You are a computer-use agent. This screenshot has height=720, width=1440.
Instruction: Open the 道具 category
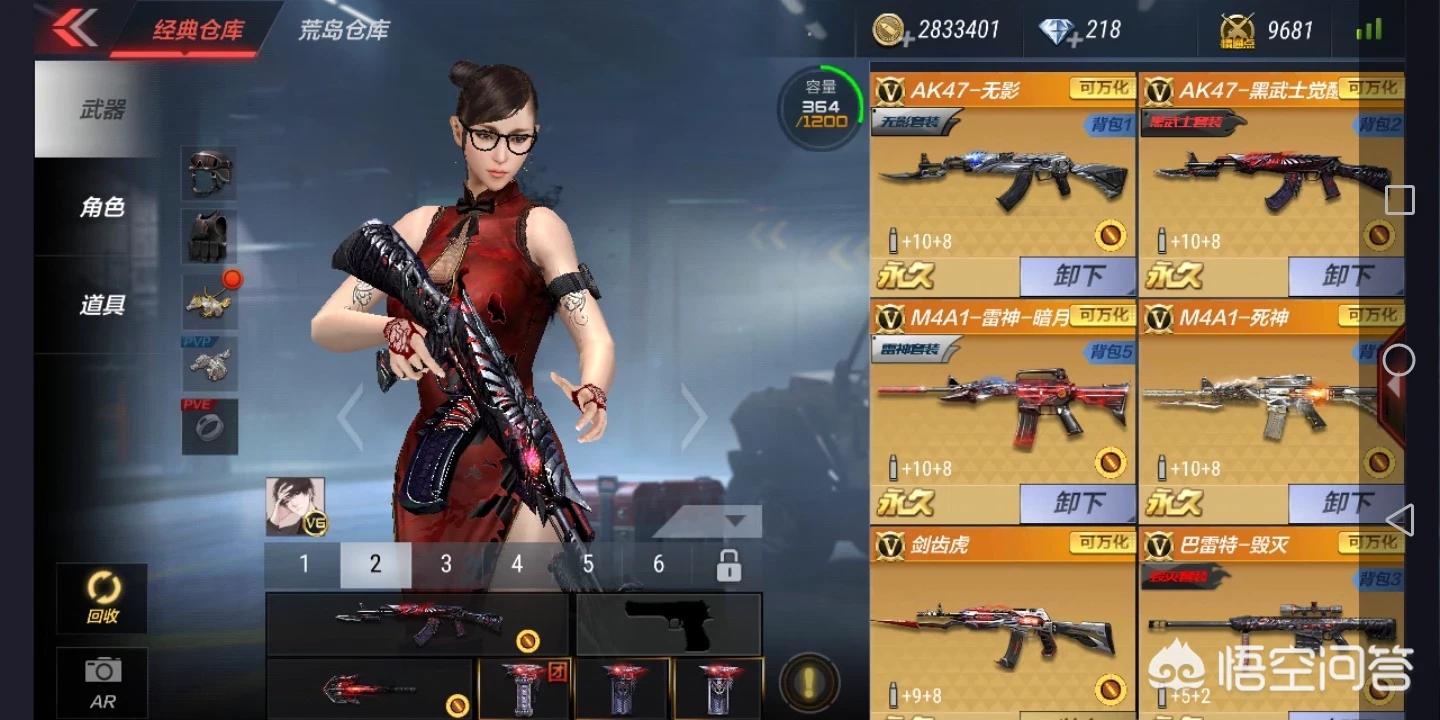[102, 304]
